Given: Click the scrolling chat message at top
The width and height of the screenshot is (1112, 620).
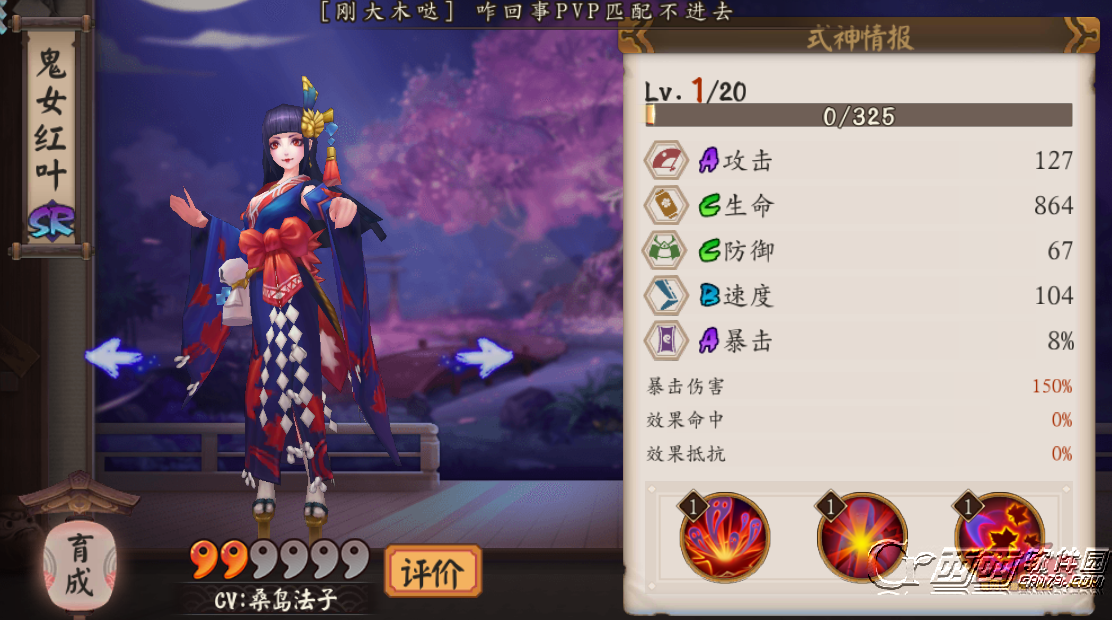Looking at the screenshot, I should point(526,12).
